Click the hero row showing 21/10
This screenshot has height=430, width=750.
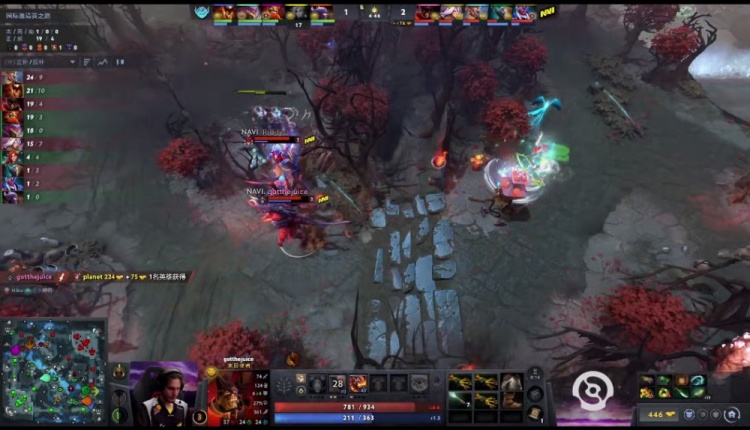(x=40, y=90)
